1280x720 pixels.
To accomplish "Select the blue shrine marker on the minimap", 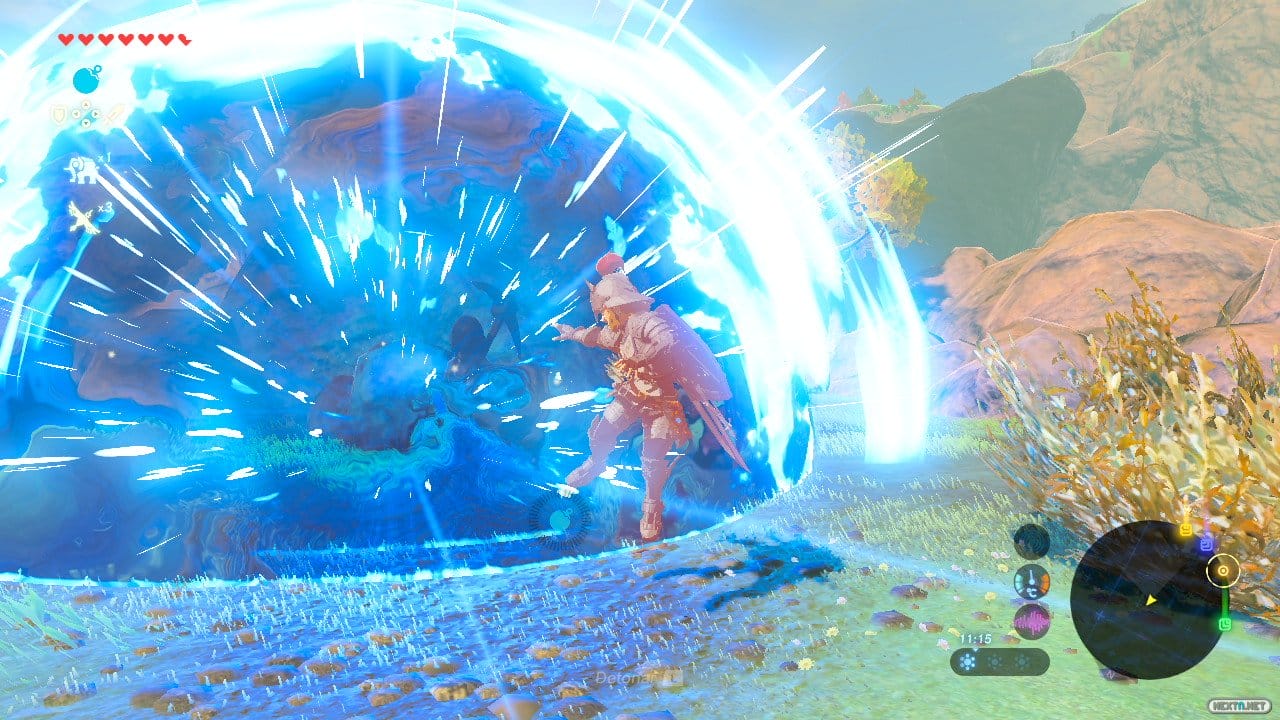I will pyautogui.click(x=1207, y=542).
